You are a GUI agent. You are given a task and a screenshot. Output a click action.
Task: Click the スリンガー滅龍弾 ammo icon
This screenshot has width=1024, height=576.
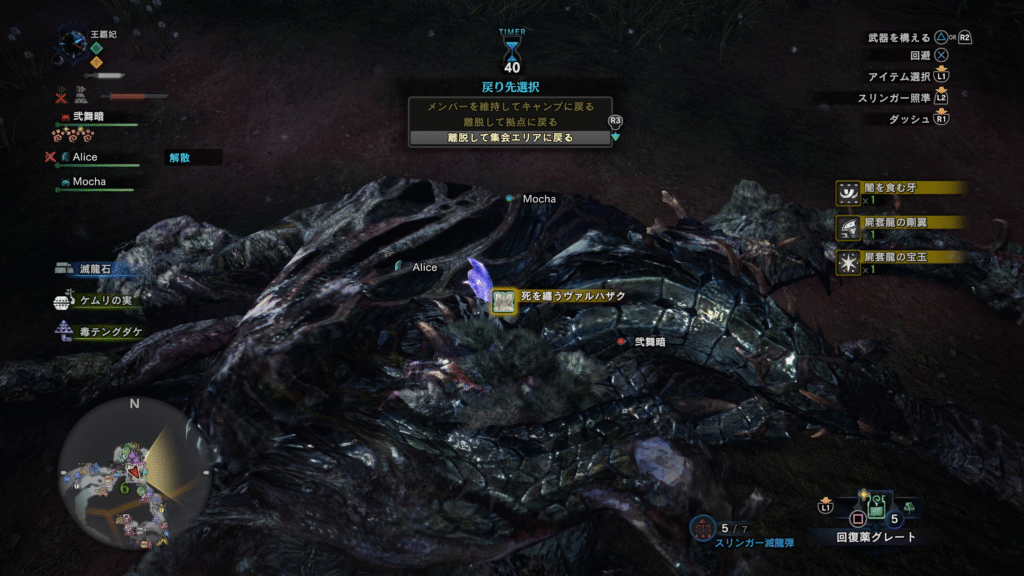703,526
